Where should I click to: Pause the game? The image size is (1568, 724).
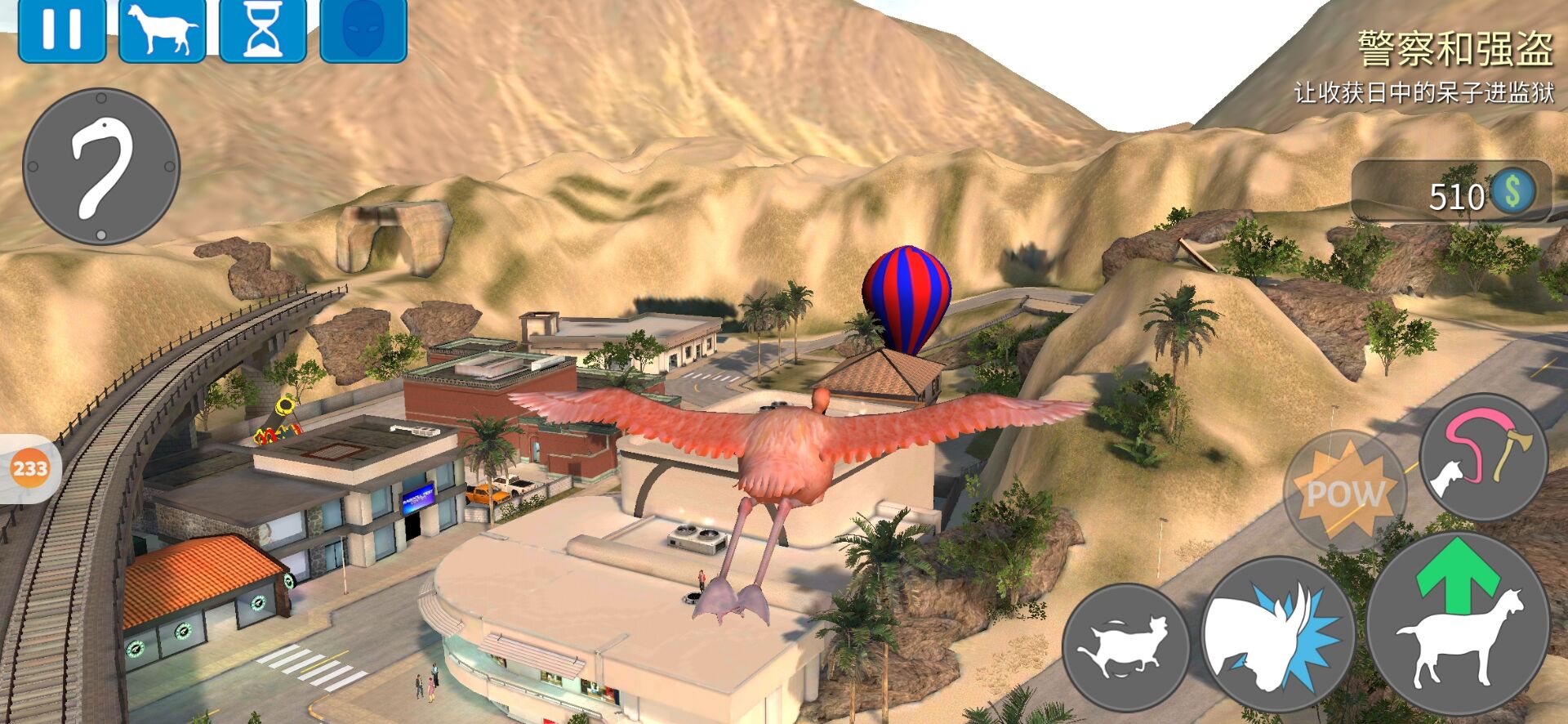point(61,29)
